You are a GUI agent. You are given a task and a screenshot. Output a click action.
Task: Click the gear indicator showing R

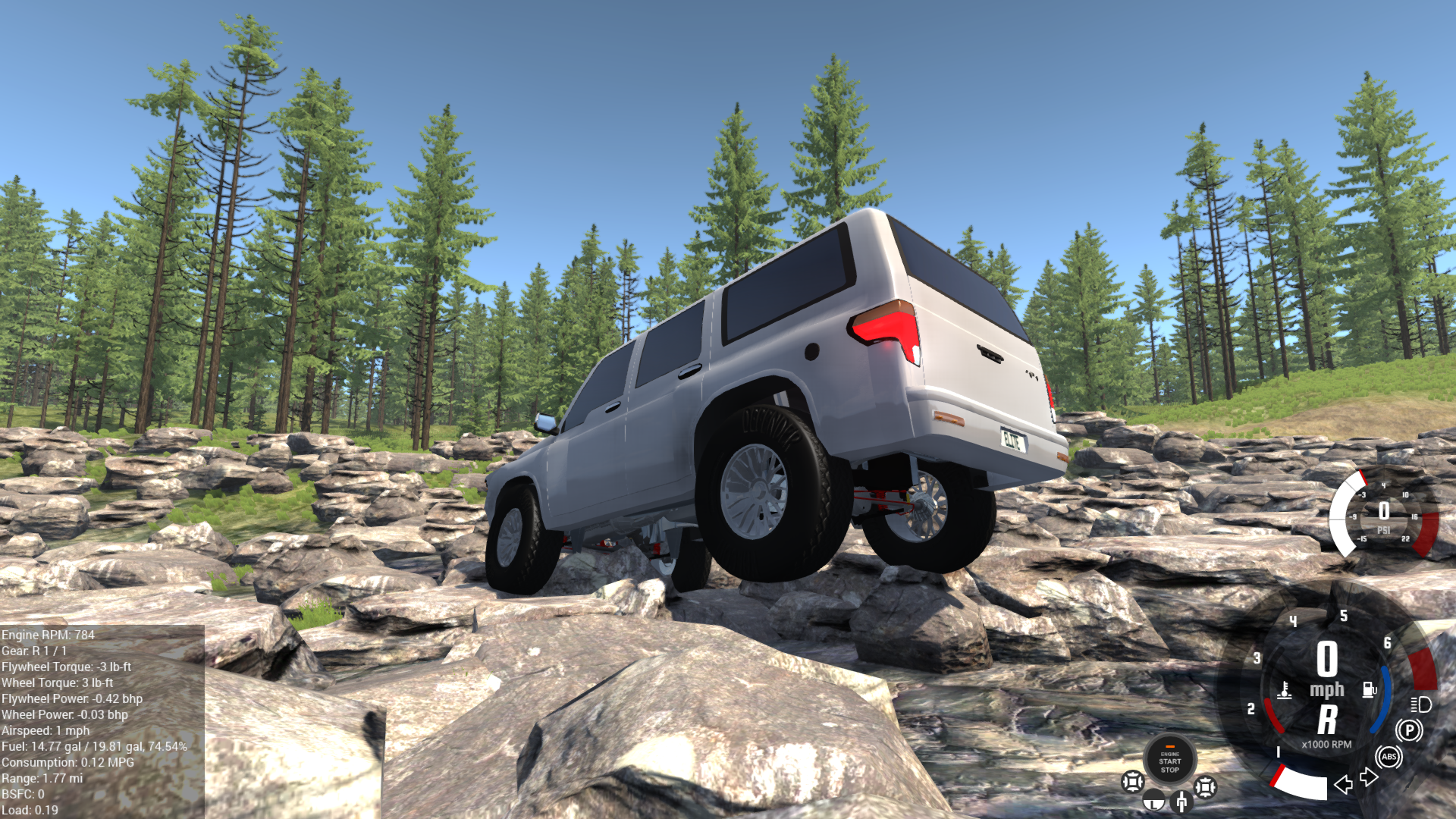pos(1329,718)
